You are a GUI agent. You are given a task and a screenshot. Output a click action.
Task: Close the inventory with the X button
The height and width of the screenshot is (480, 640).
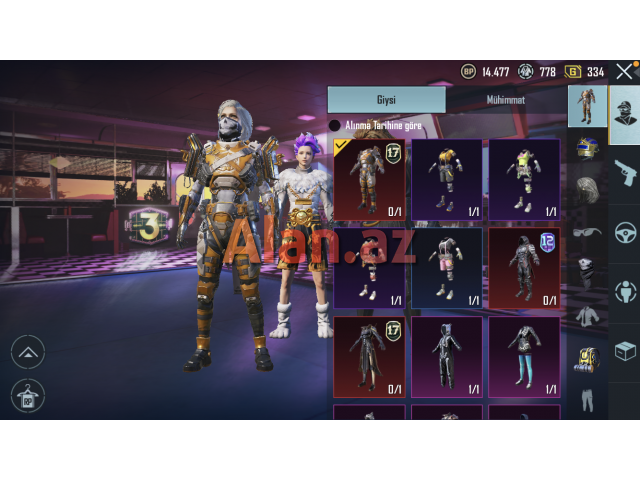pos(624,71)
